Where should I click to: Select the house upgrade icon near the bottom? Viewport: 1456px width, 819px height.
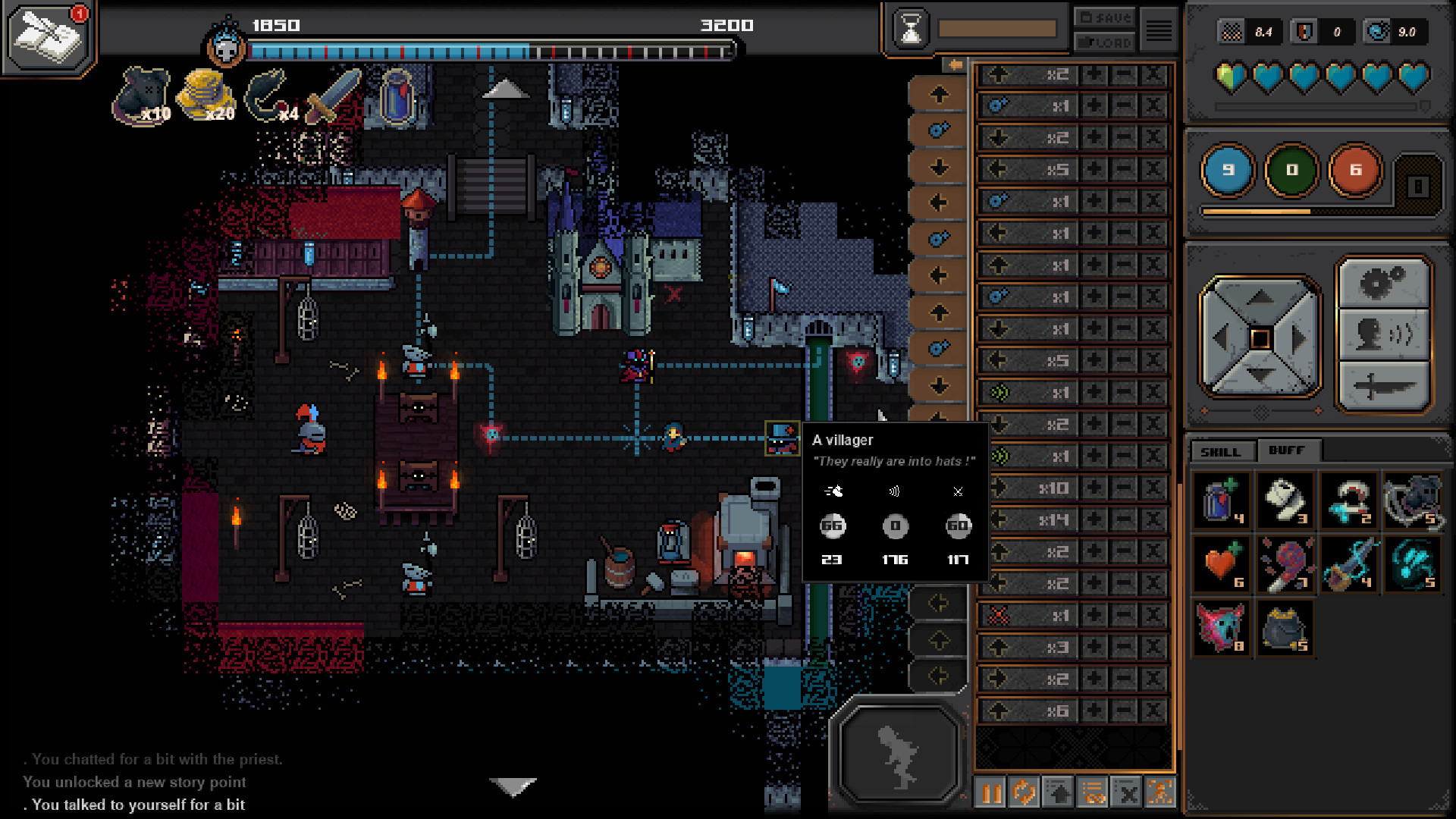click(x=1058, y=793)
